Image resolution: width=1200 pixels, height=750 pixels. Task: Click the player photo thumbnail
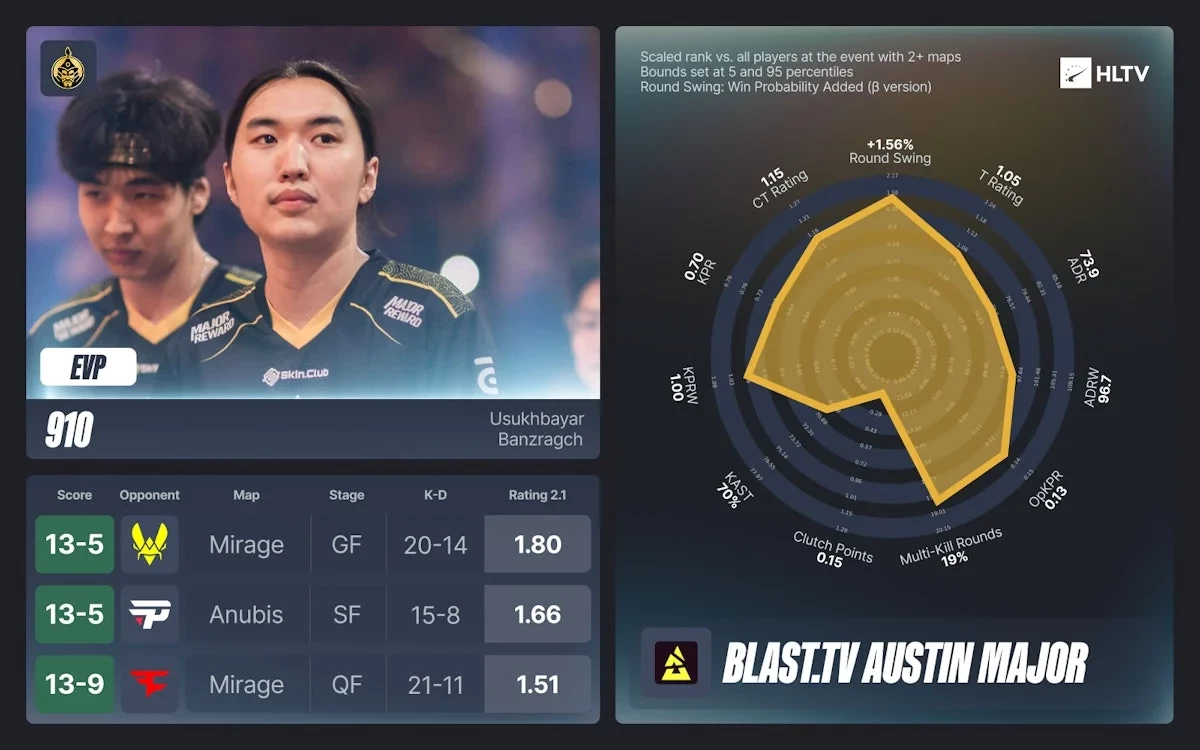[313, 212]
